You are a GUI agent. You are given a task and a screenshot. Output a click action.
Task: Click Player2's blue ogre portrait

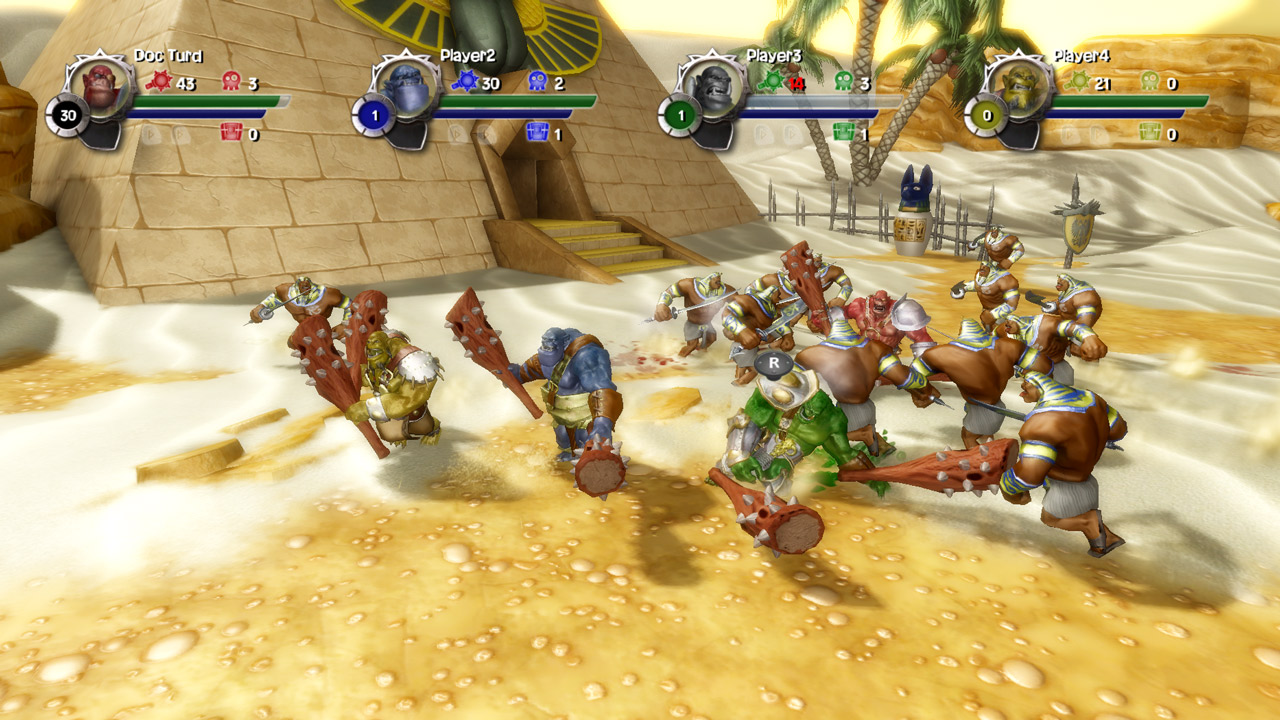407,86
